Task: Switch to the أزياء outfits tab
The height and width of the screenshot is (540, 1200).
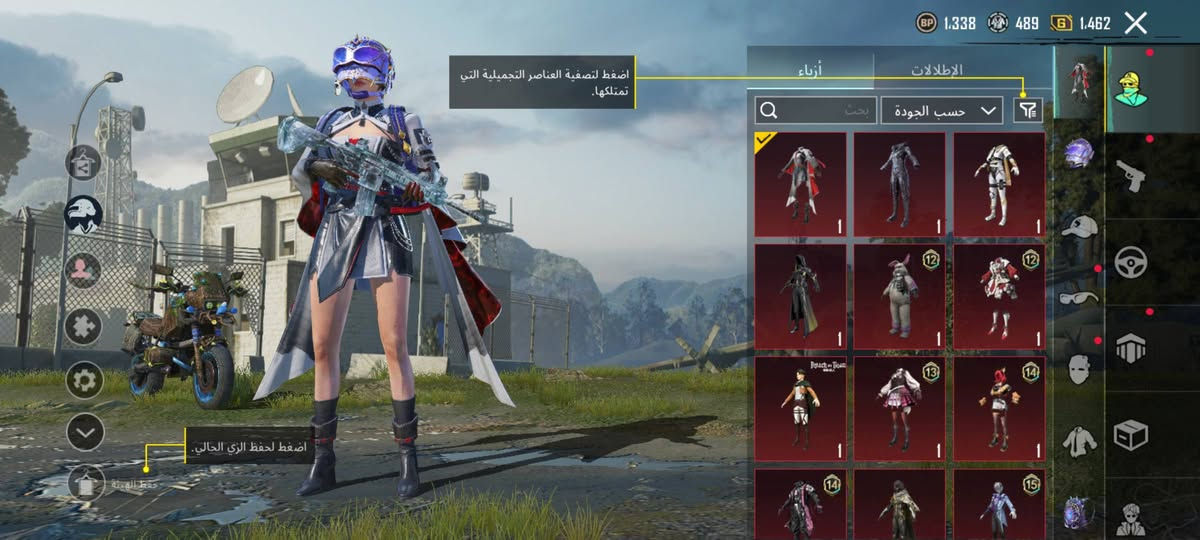Action: pos(810,70)
